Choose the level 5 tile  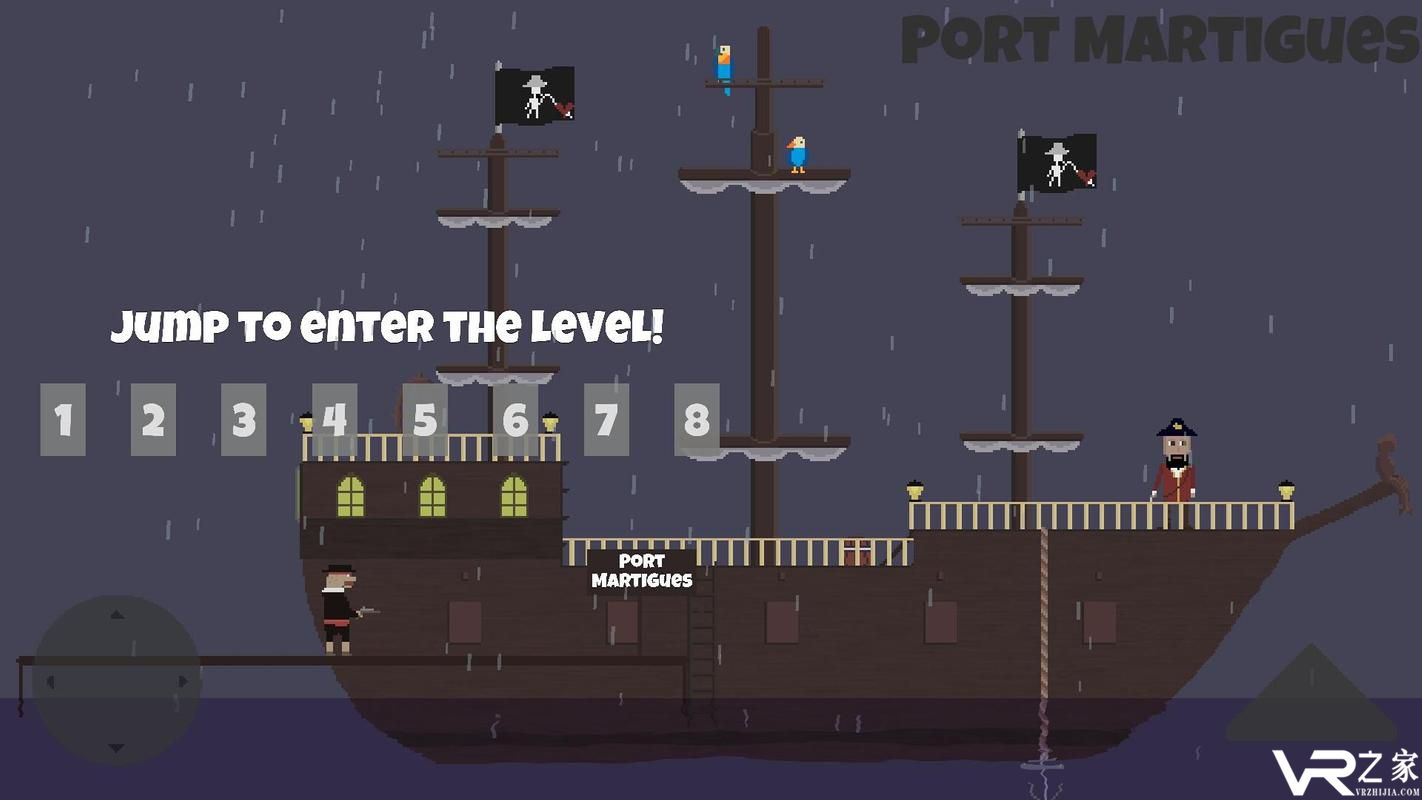[425, 420]
